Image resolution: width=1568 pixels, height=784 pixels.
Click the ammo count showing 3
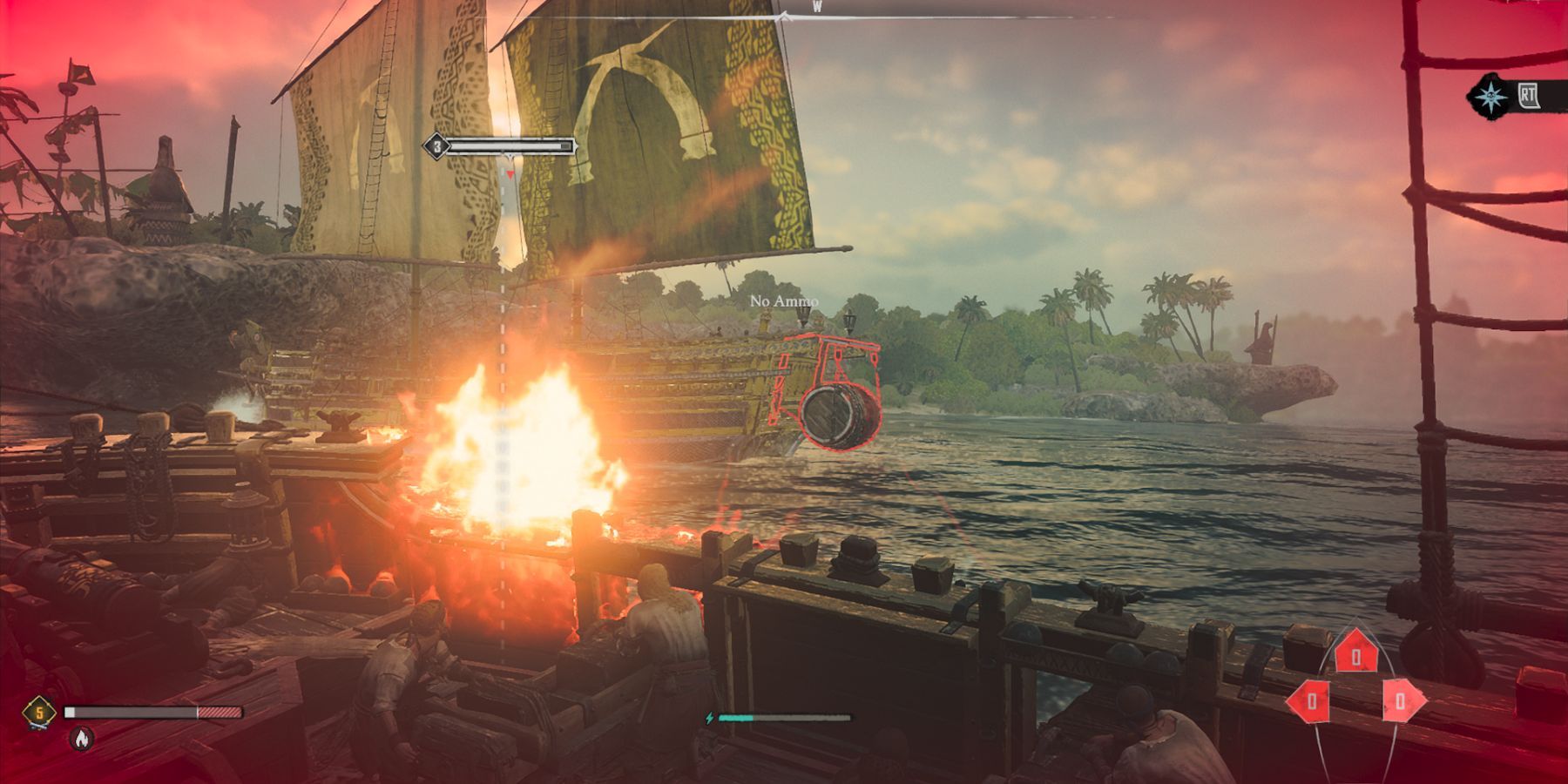[437, 145]
